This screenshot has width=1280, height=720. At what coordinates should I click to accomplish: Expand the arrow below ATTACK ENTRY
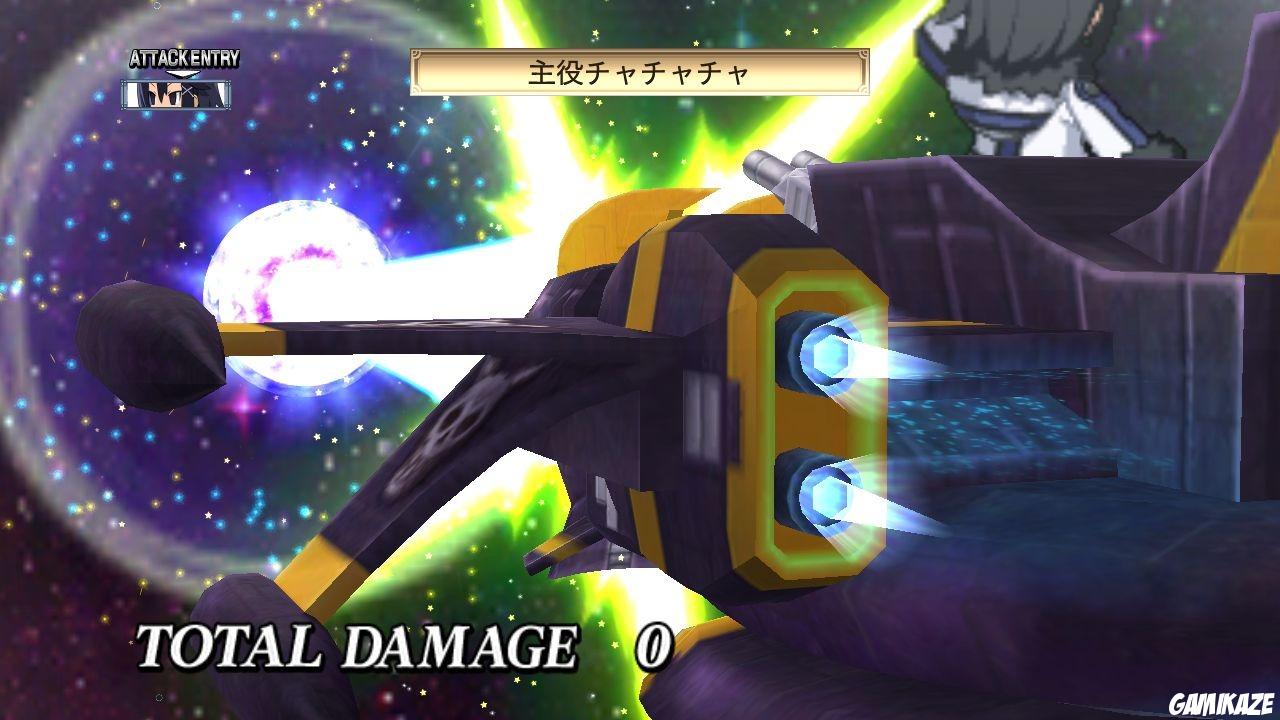pos(181,73)
